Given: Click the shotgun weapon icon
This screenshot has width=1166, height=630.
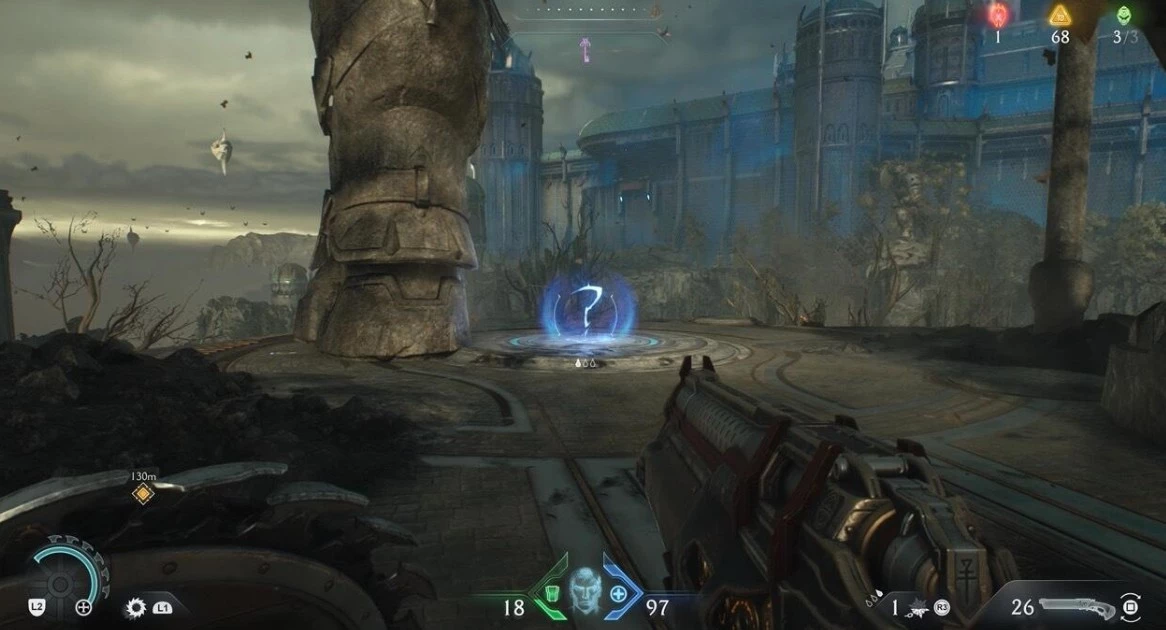Looking at the screenshot, I should 1076,606.
